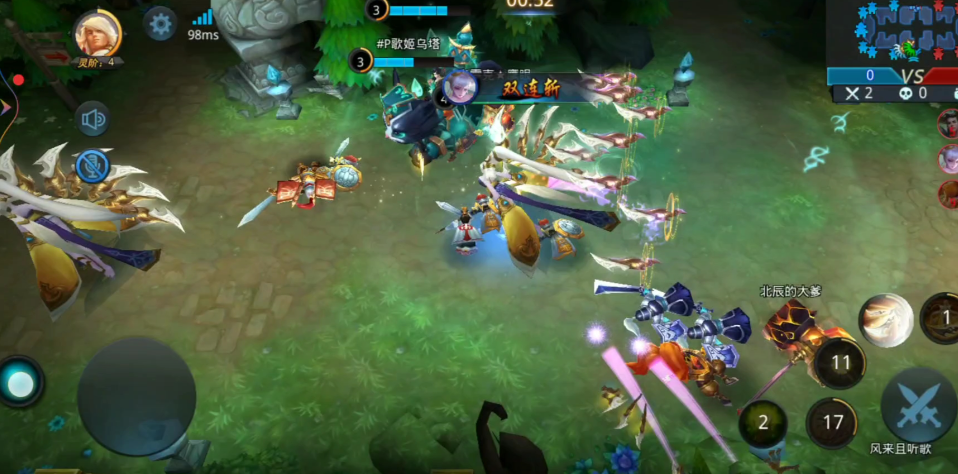Toggle the speaker sound button
Image resolution: width=958 pixels, height=474 pixels.
[94, 120]
